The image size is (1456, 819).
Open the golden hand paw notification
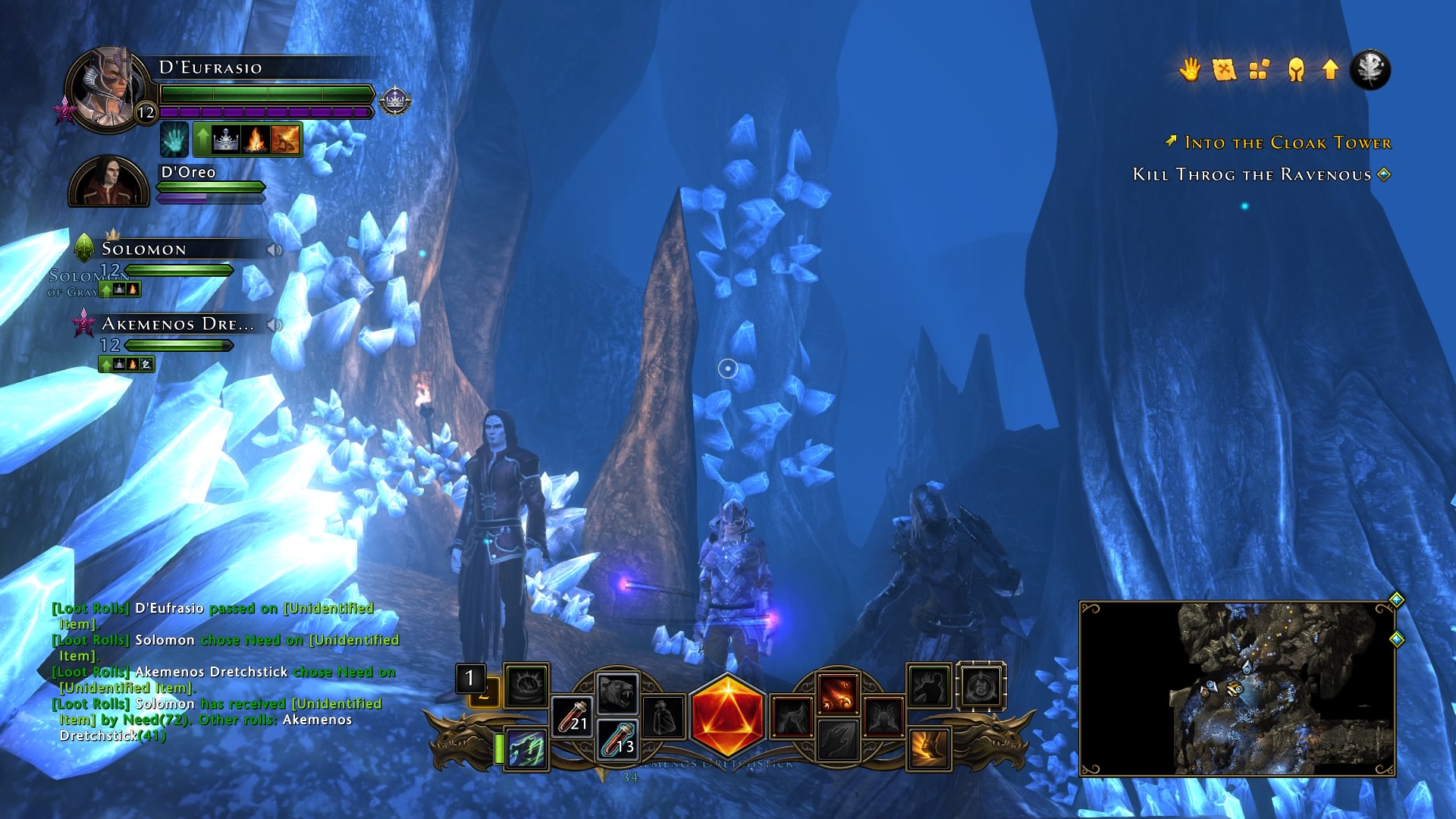click(x=1189, y=70)
